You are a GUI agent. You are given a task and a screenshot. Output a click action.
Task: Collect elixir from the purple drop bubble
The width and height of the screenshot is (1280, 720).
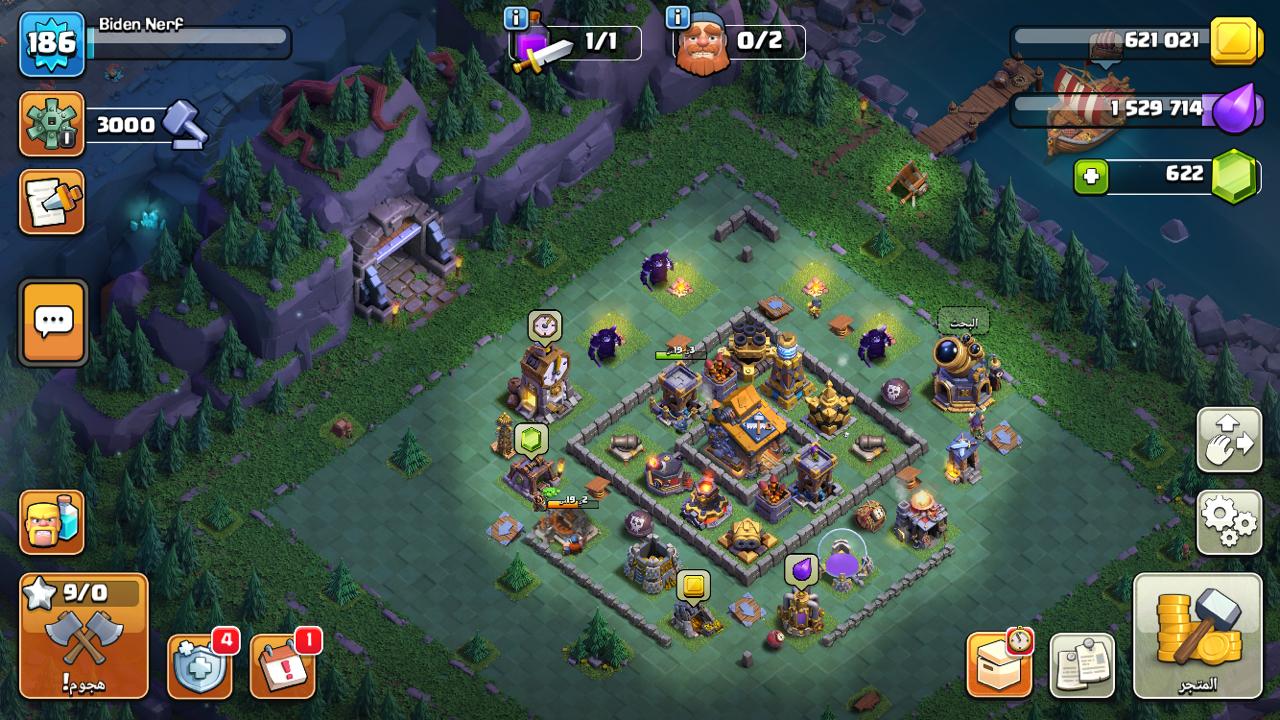coord(801,570)
